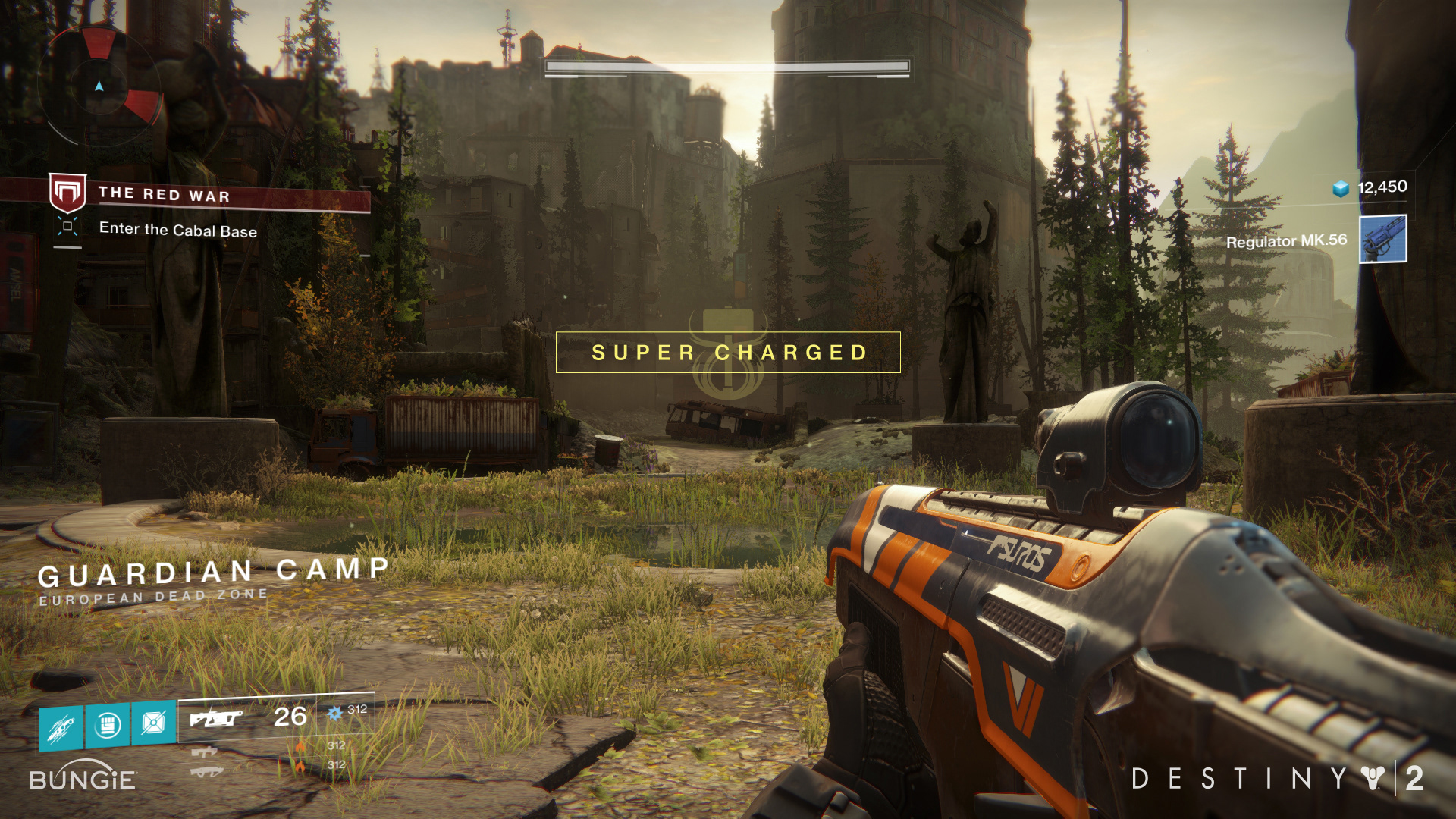The image size is (1456, 819).
Task: Activate the fist melee ability icon
Action: (x=108, y=724)
